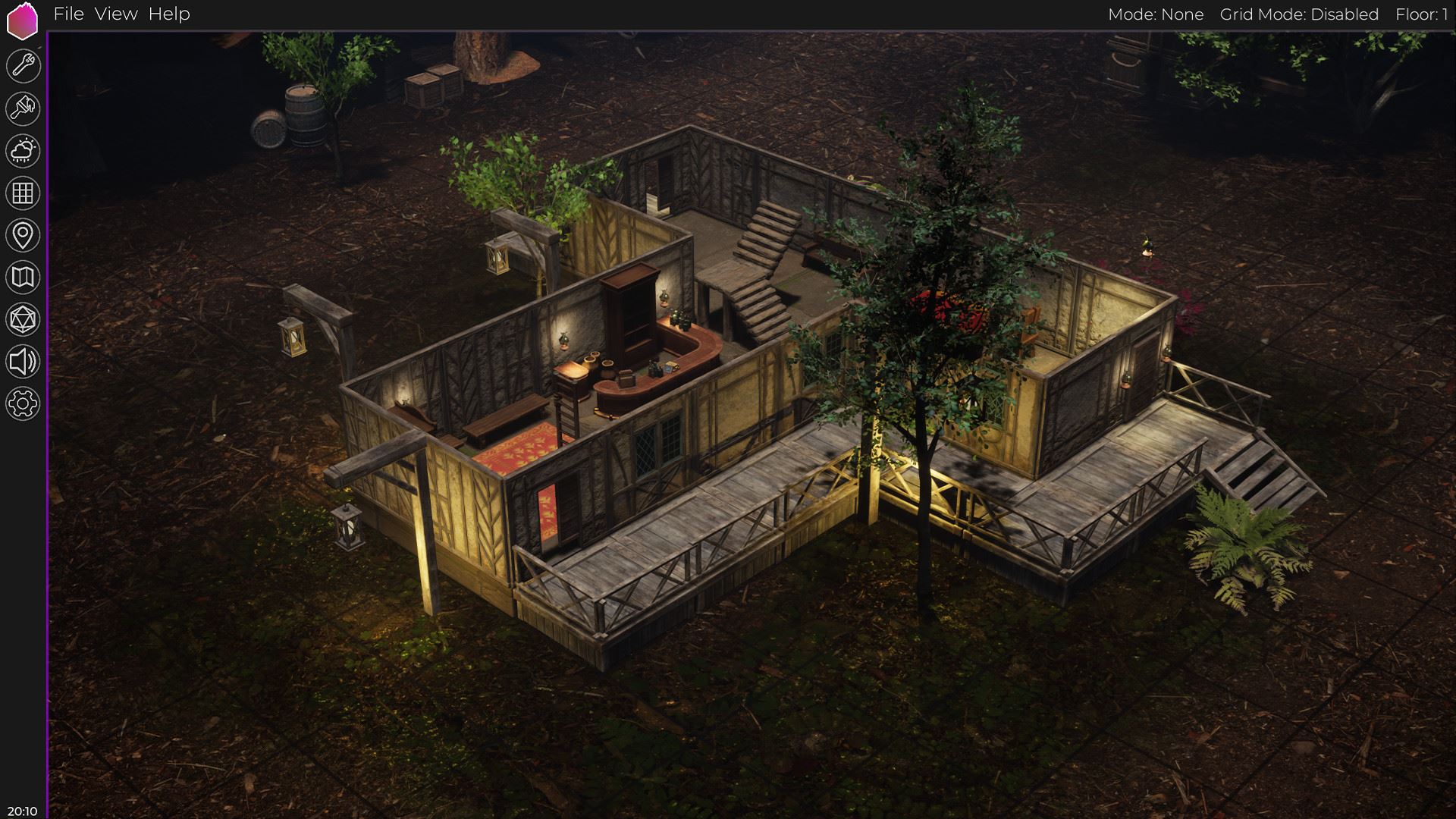Click the speaker audio icon
Screen dimensions: 1456x819
click(23, 362)
